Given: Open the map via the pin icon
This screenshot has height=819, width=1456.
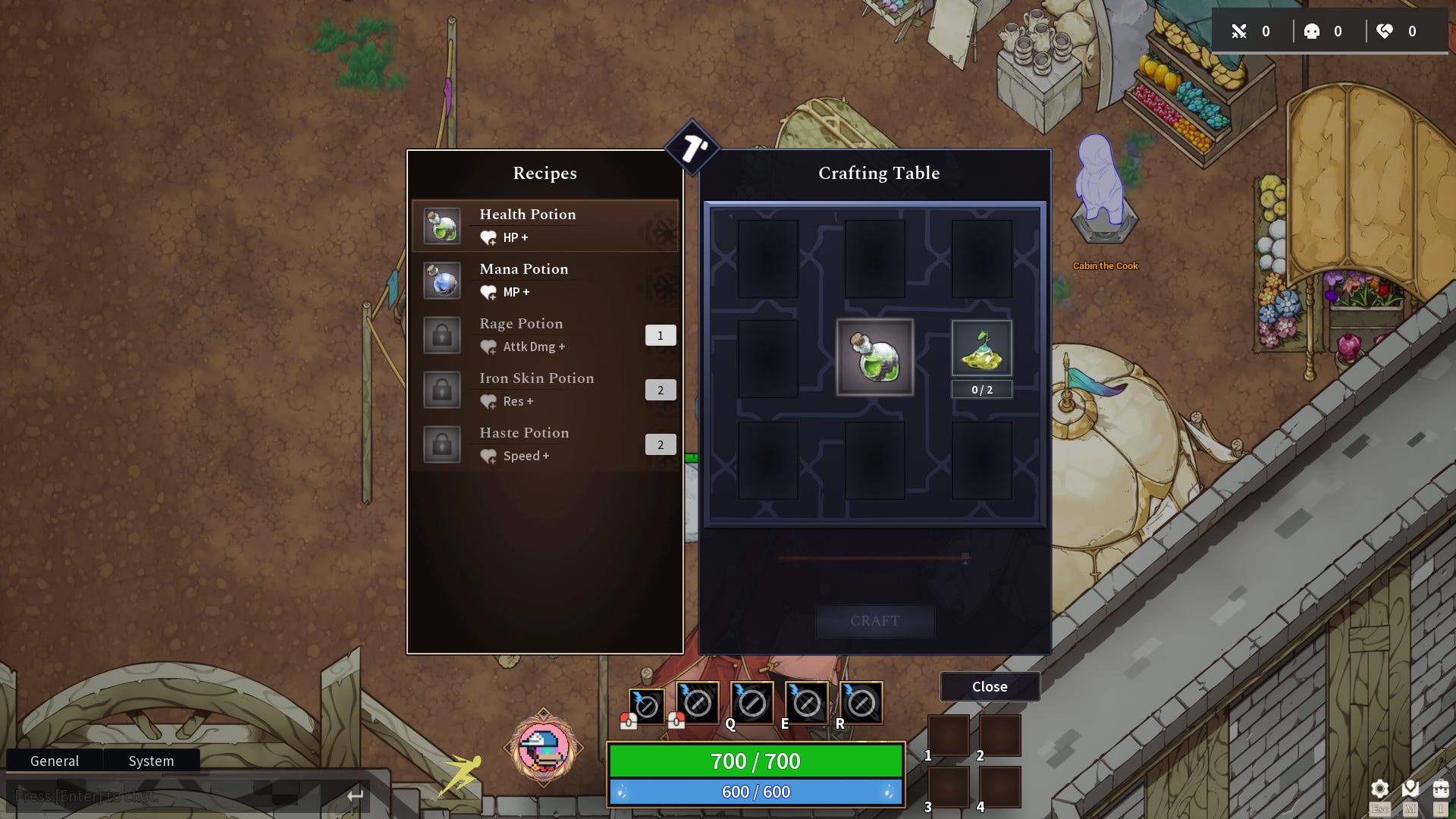Looking at the screenshot, I should click(x=1410, y=789).
